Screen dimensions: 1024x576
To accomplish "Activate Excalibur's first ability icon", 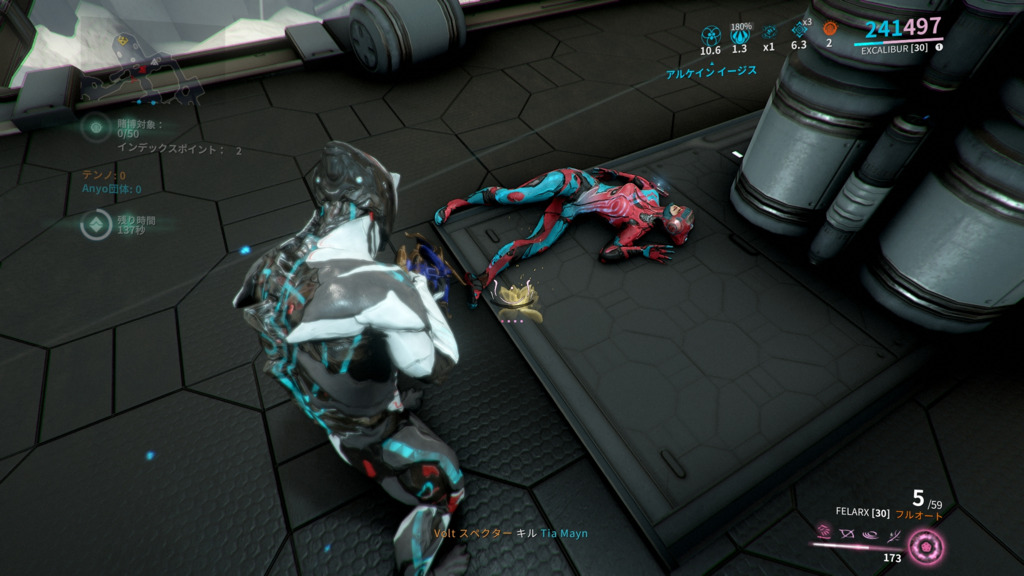I will click(825, 533).
